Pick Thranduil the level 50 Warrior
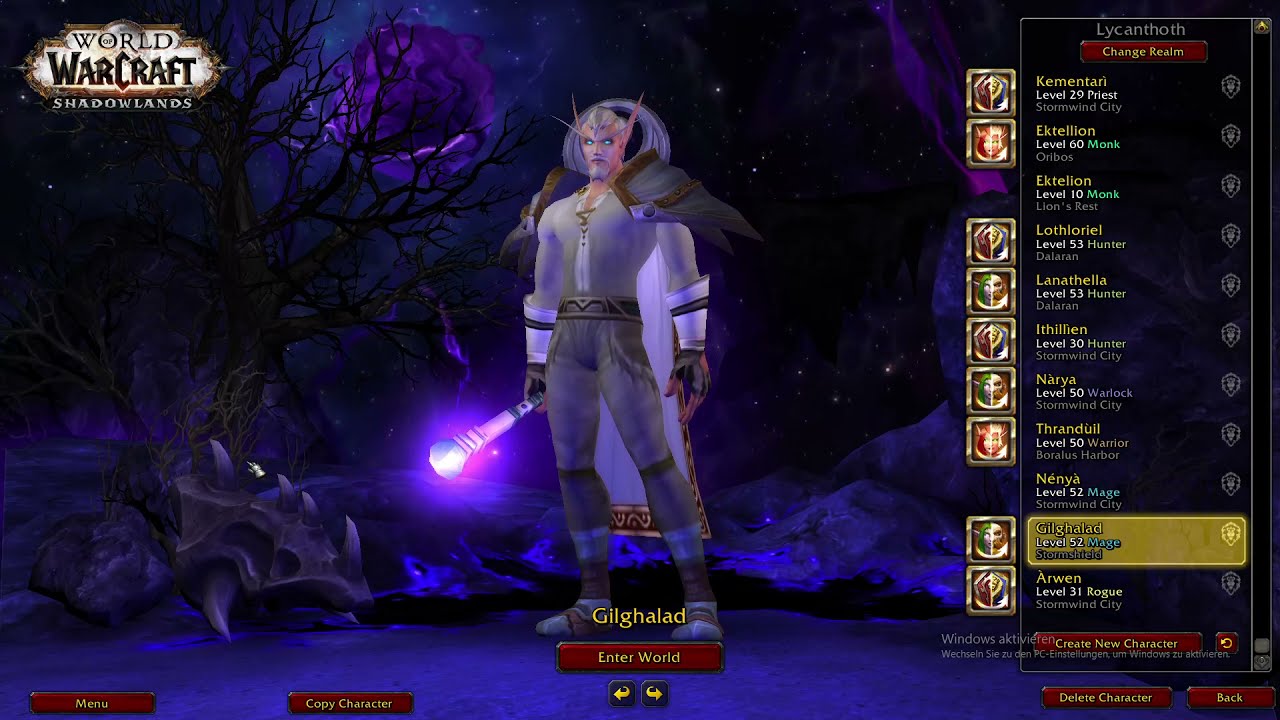This screenshot has height=720, width=1280. click(x=1120, y=441)
